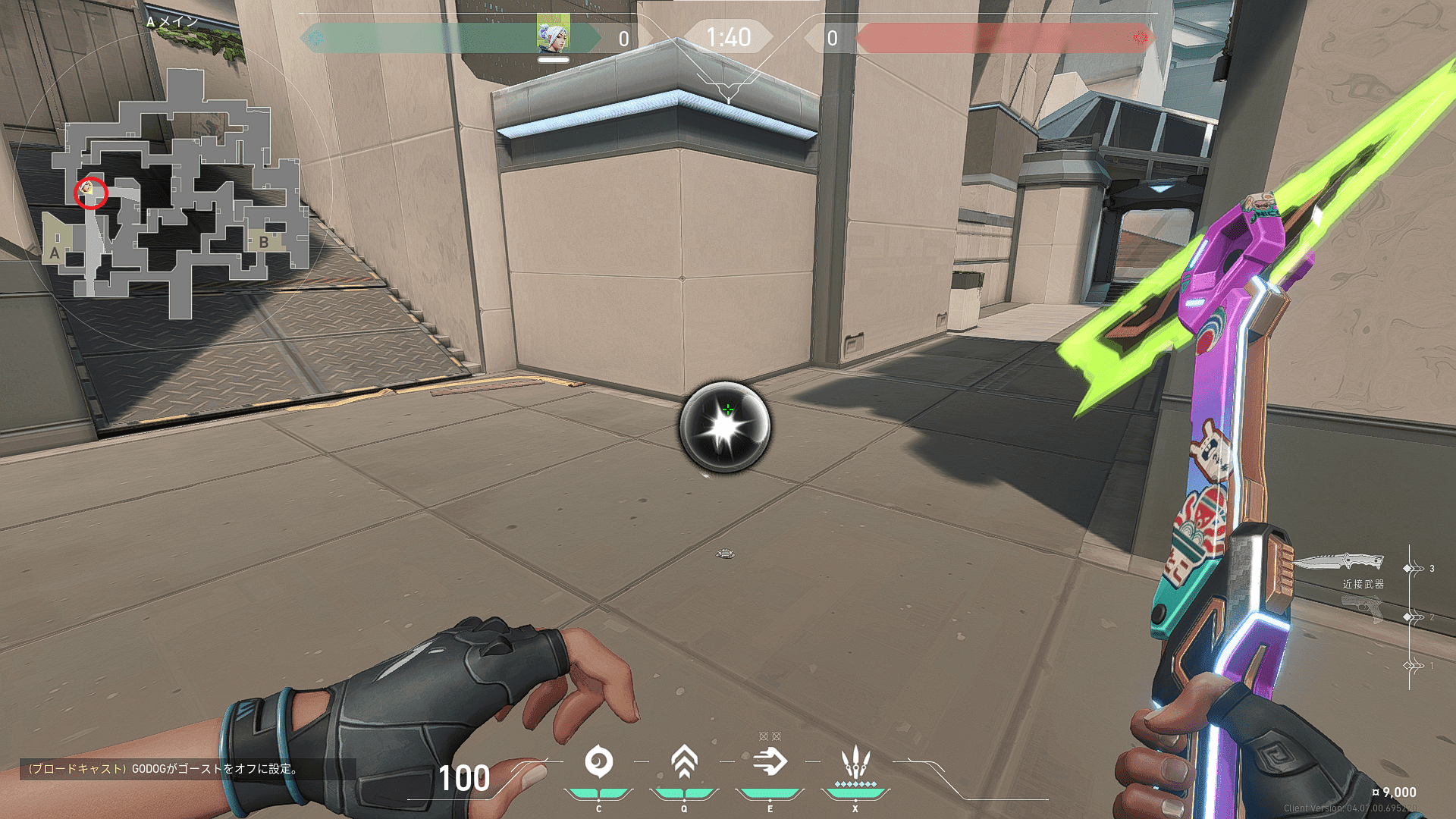This screenshot has height=819, width=1456.
Task: Select site B marker on the minimap
Action: click(x=263, y=242)
